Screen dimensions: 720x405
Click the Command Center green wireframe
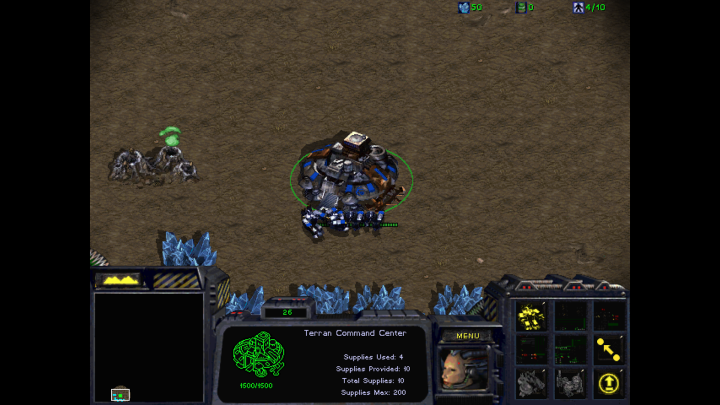pyautogui.click(x=258, y=354)
